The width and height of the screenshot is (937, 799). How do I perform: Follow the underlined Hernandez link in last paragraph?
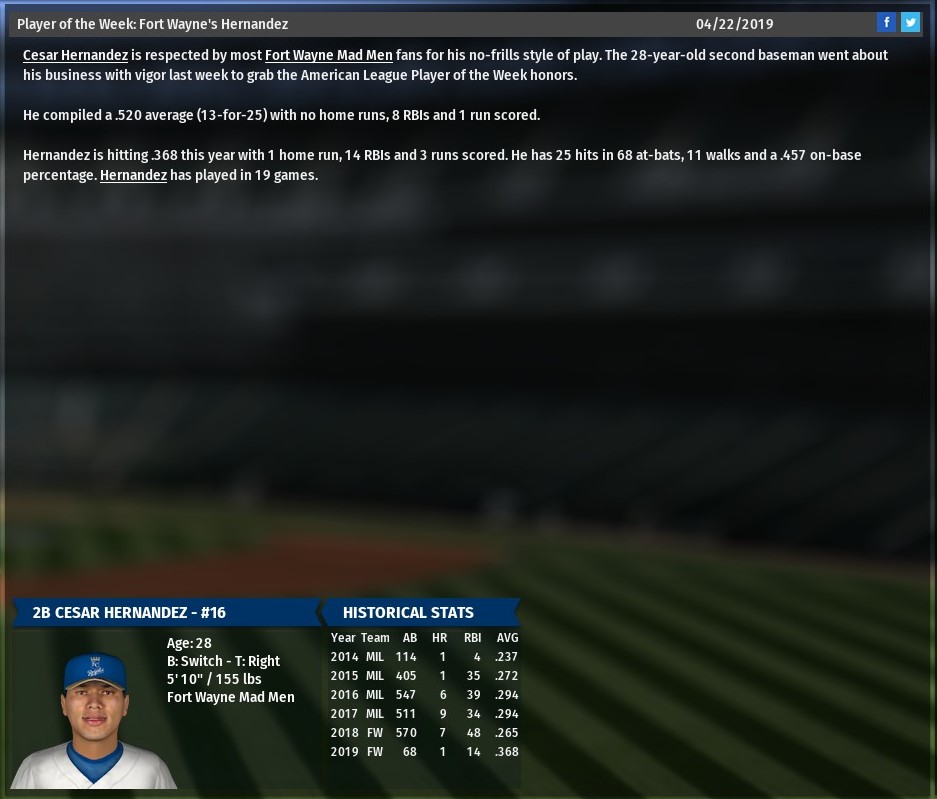point(133,176)
